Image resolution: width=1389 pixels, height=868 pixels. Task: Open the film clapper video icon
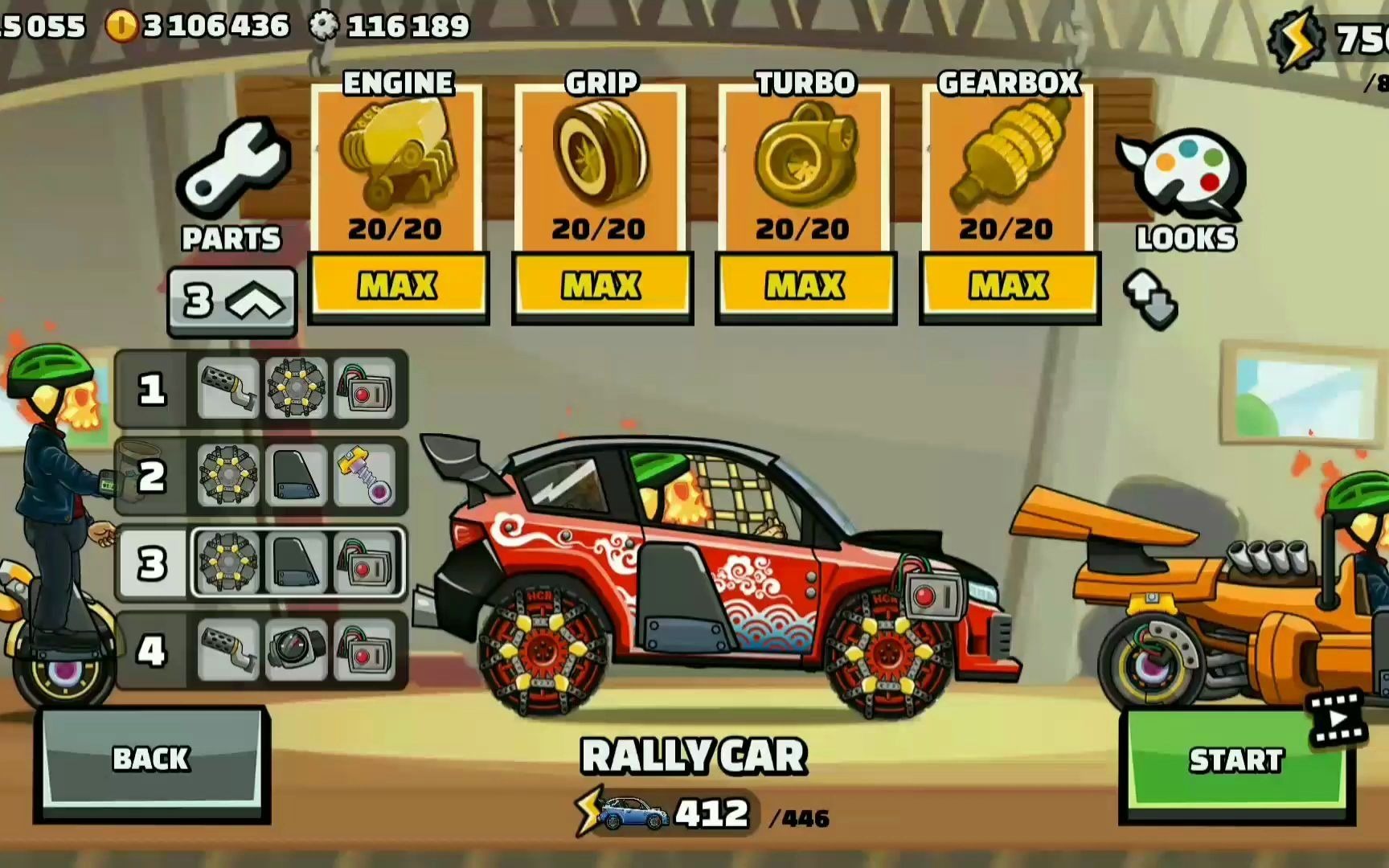[1337, 716]
